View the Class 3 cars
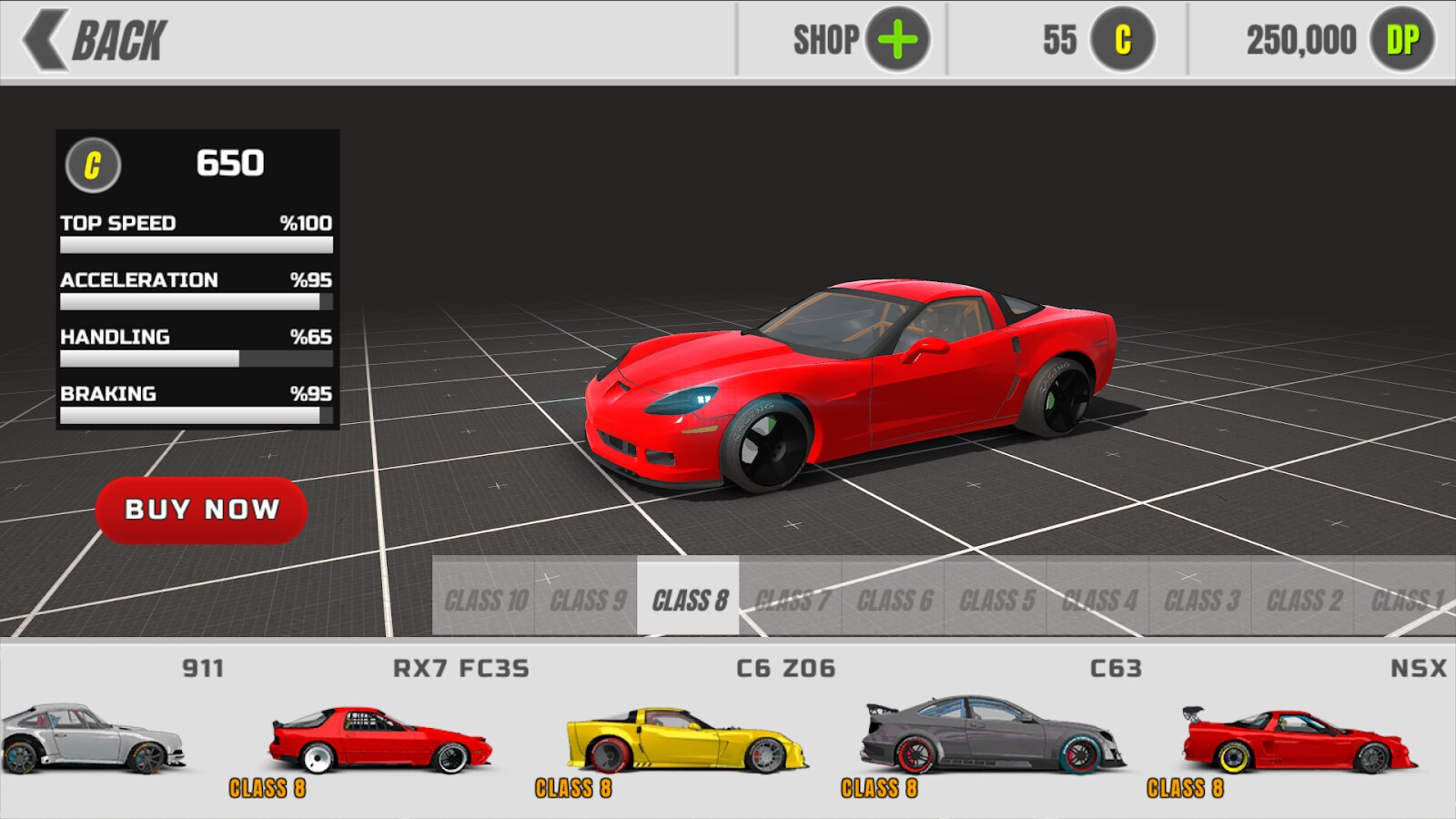1456x819 pixels. 1201,601
